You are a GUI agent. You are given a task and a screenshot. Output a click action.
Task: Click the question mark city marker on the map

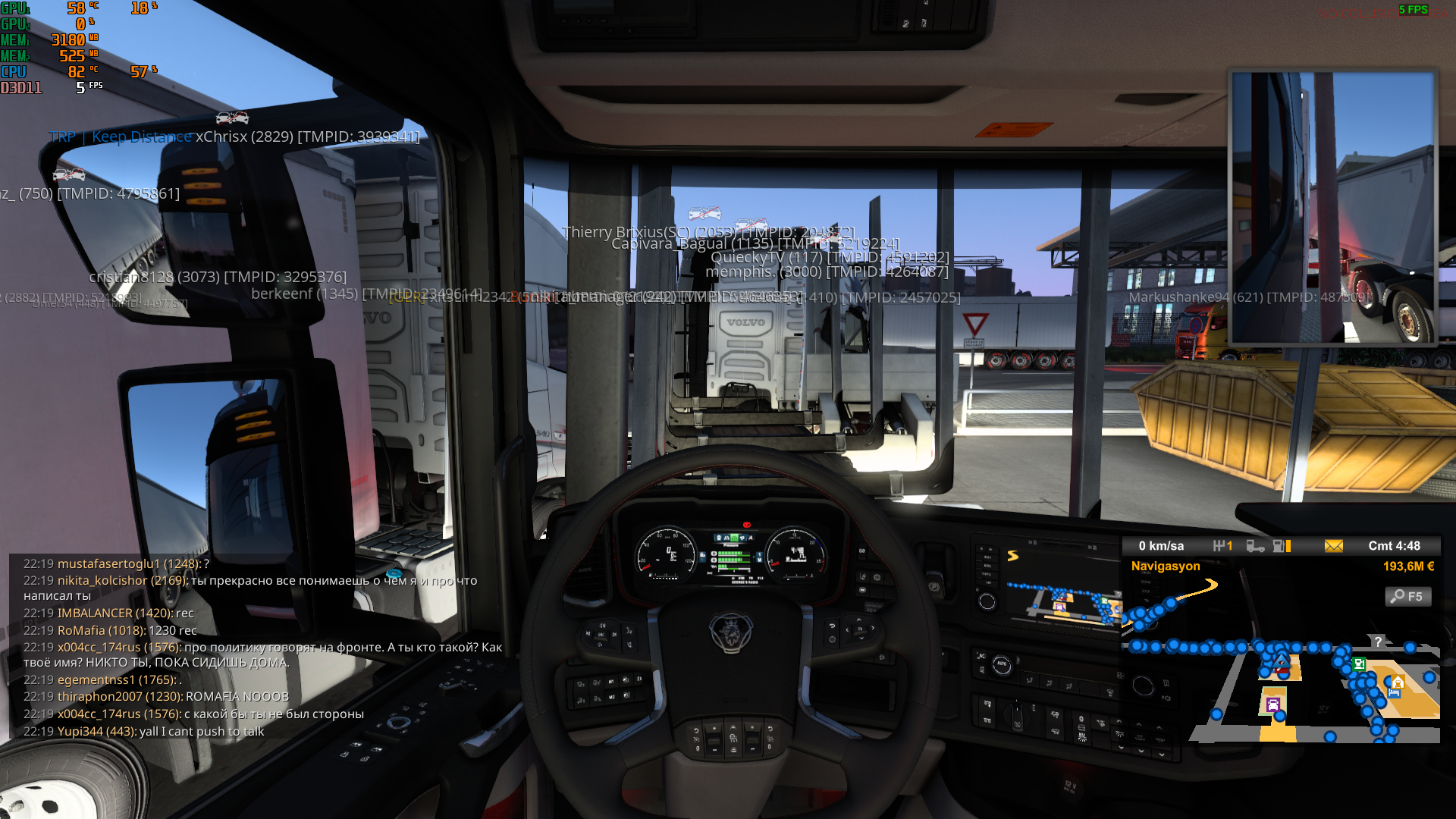coord(1378,642)
